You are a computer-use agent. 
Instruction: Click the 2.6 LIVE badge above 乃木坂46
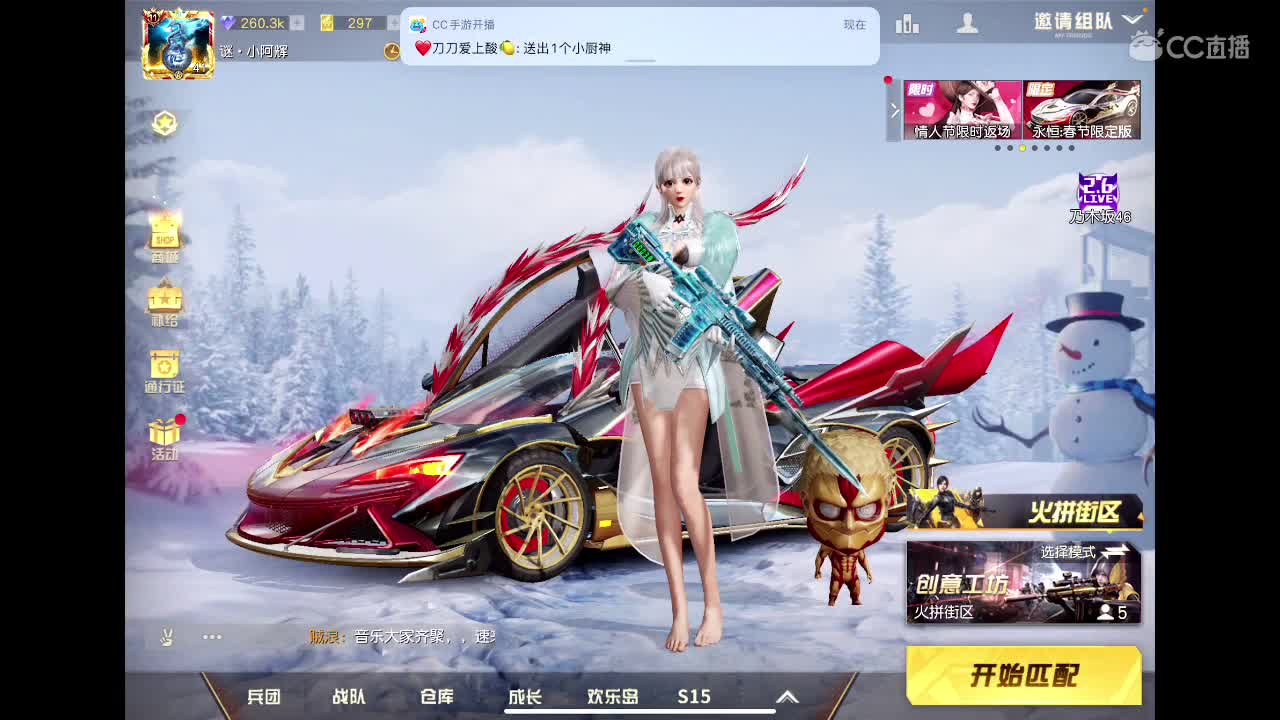1101,190
